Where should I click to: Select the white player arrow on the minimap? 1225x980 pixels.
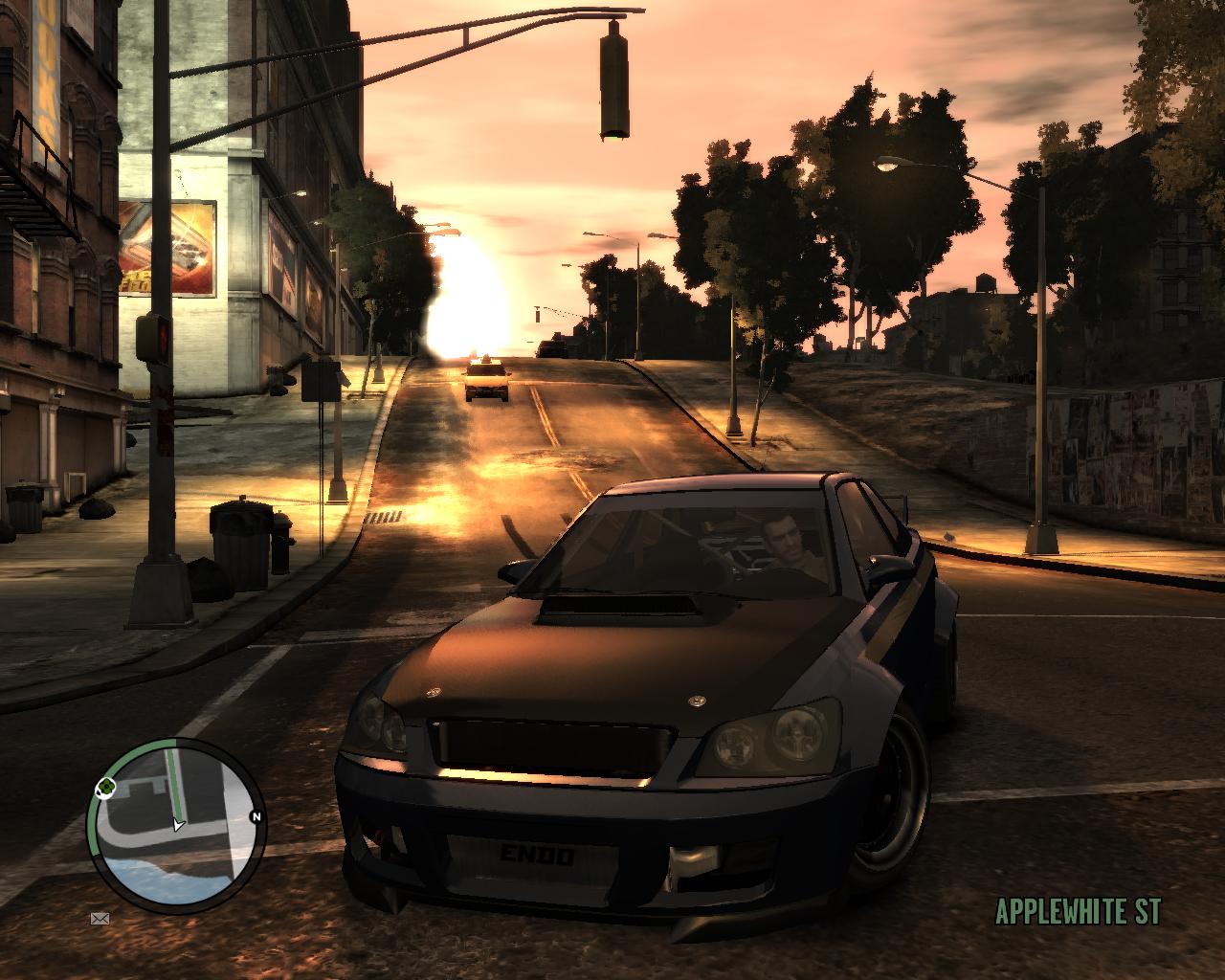click(x=177, y=826)
